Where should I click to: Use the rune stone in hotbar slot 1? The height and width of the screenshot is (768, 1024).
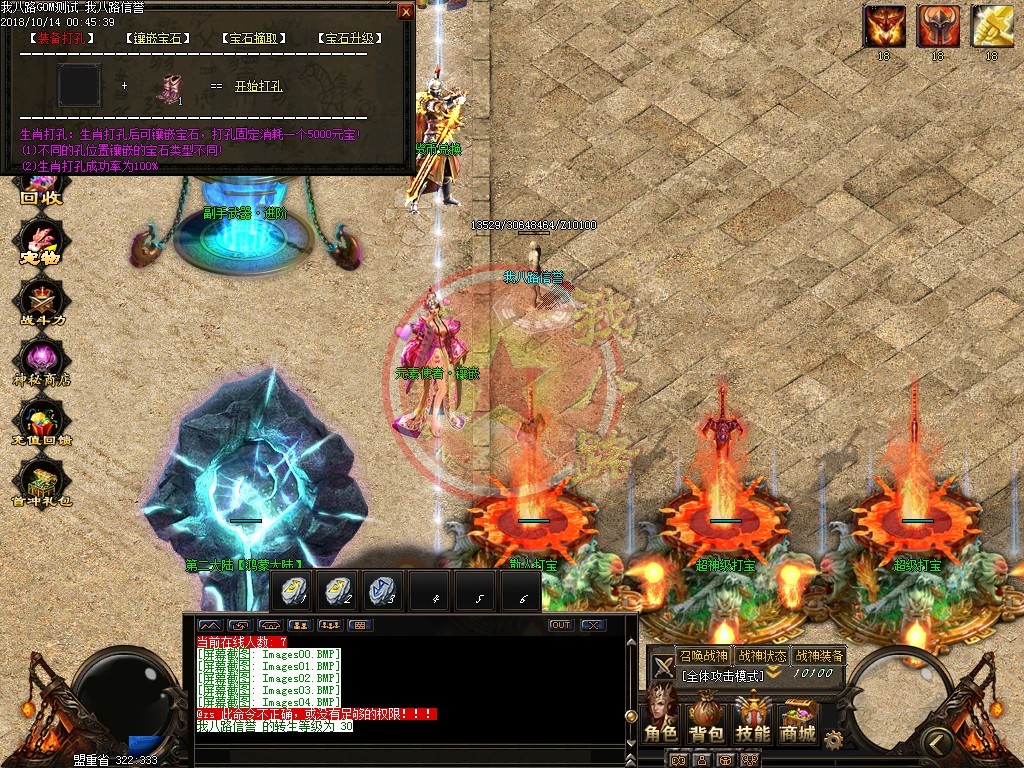292,590
